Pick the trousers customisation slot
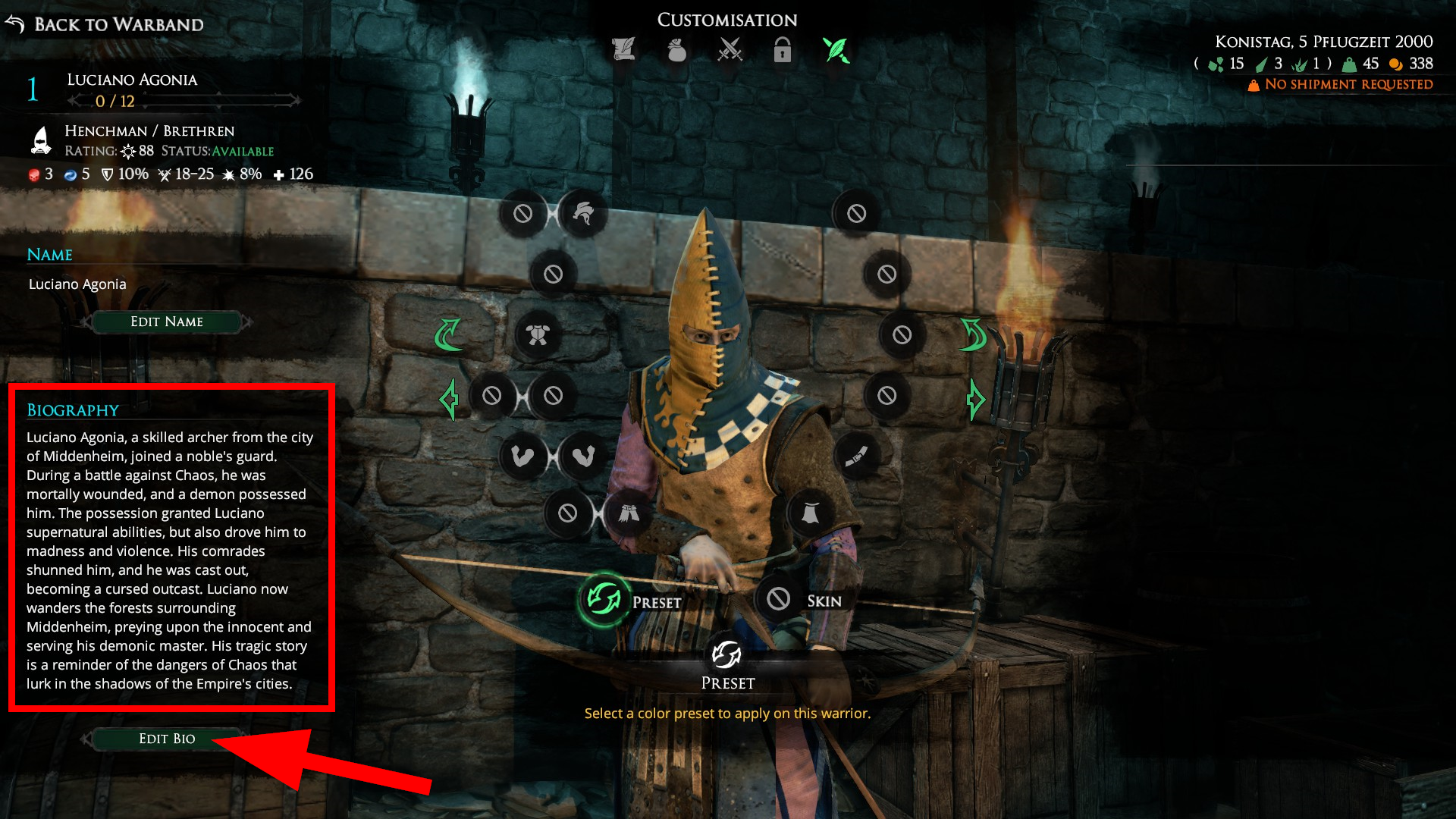Image resolution: width=1456 pixels, height=819 pixels. click(x=628, y=513)
